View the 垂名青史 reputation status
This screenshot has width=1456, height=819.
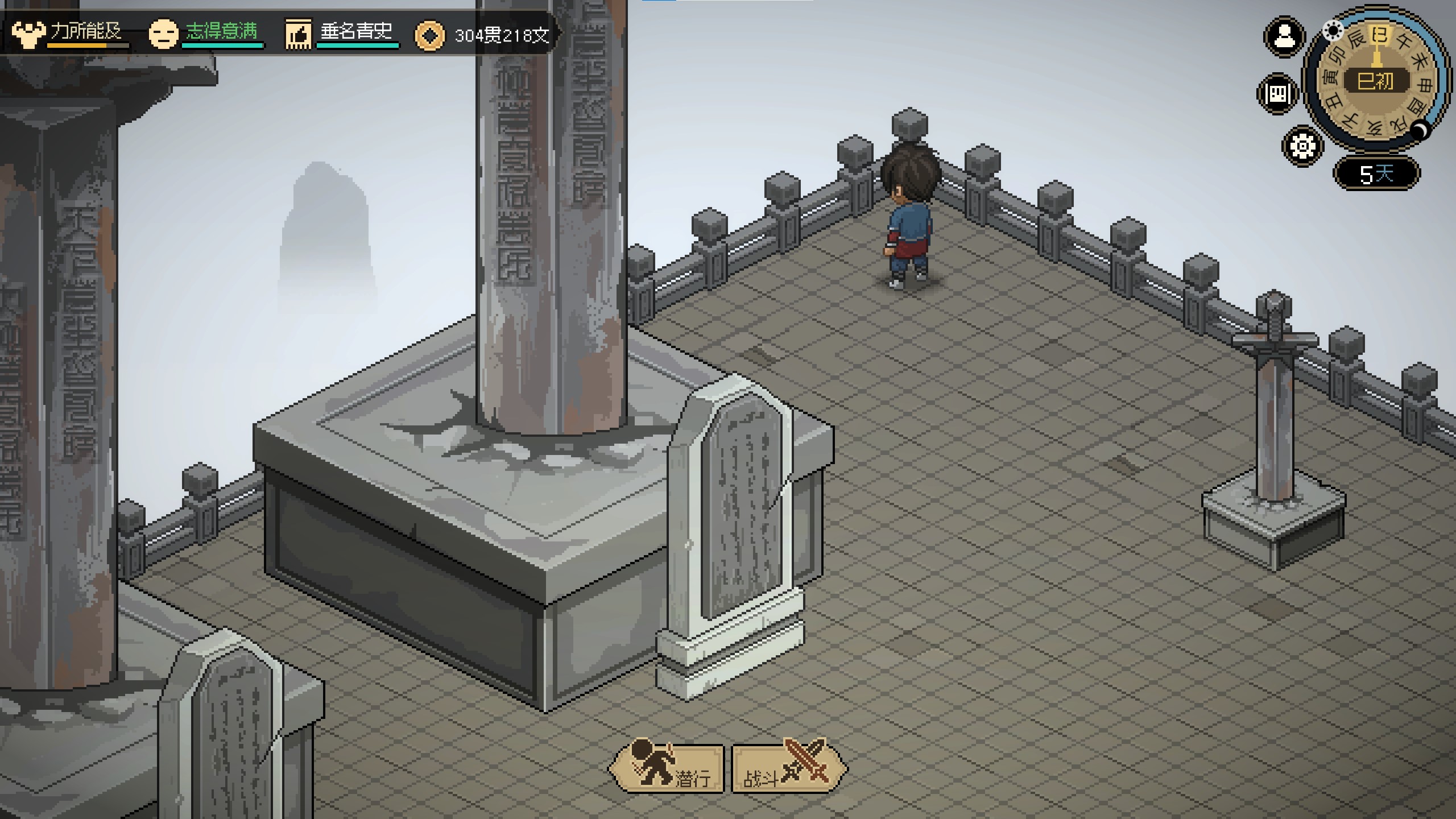341,33
